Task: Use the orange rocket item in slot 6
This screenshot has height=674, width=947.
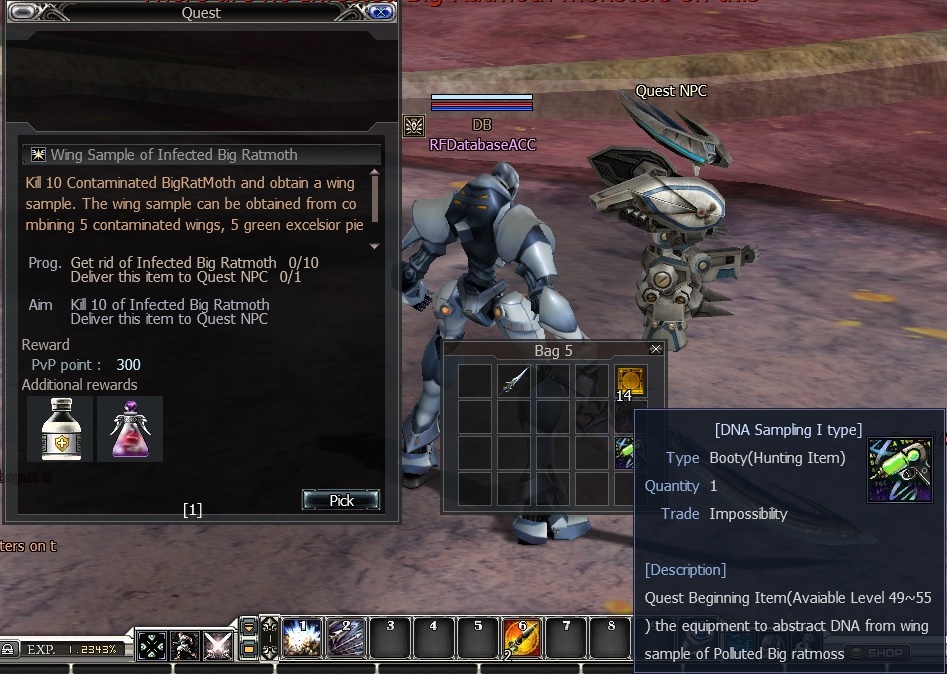Action: (522, 638)
